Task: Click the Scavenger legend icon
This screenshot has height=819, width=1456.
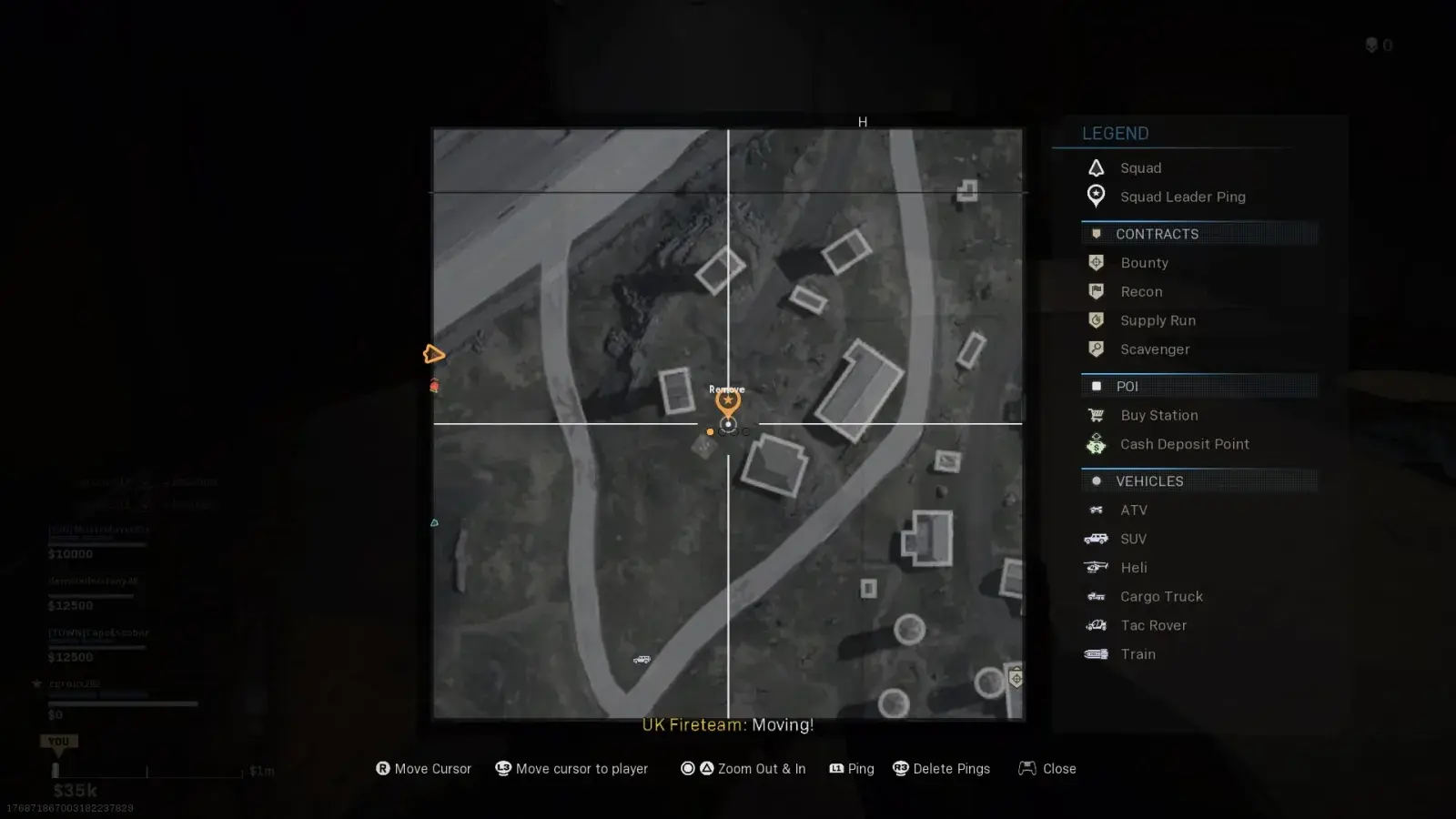Action: click(1097, 349)
